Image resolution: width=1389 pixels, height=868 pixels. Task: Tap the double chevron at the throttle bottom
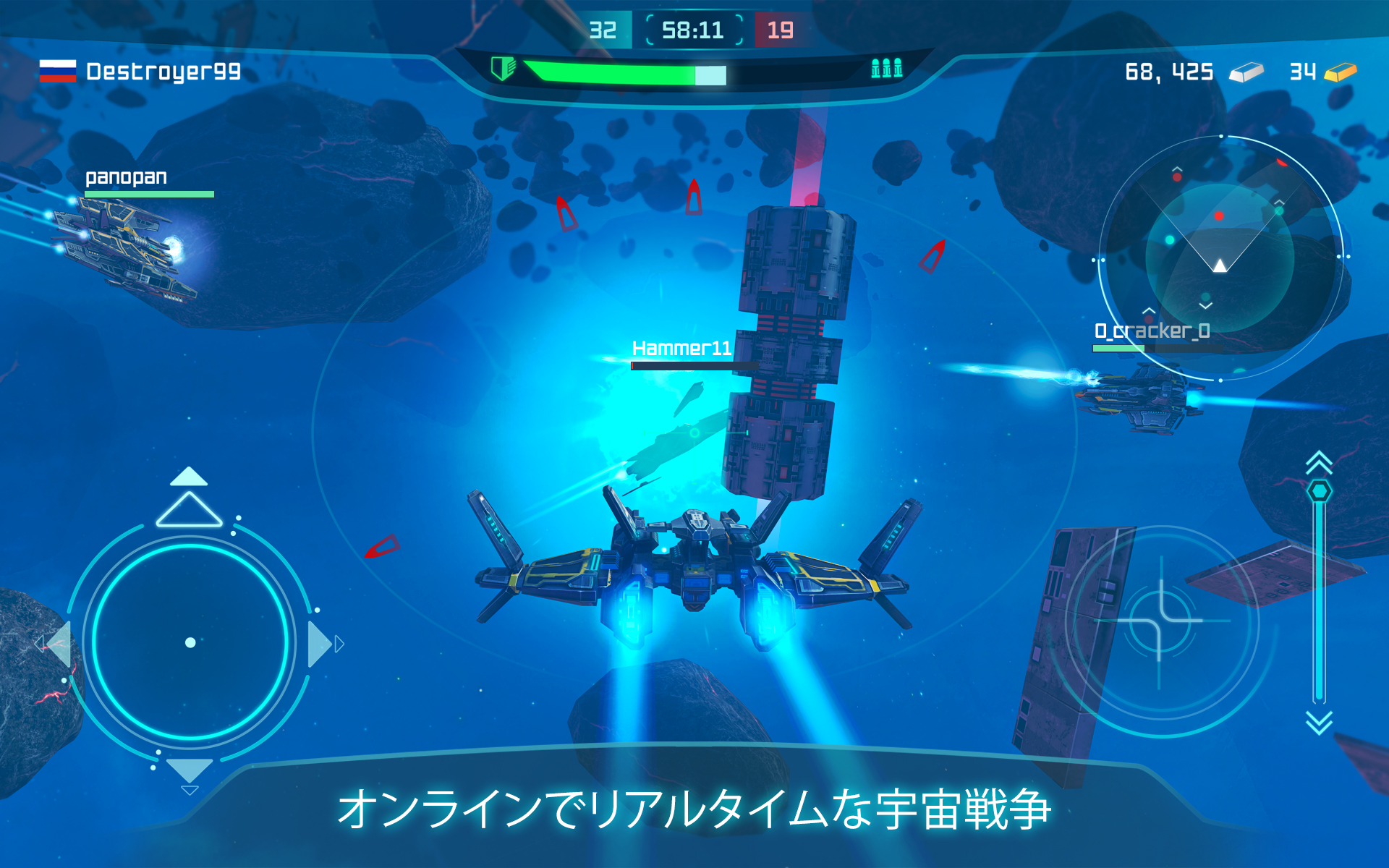coord(1318,720)
